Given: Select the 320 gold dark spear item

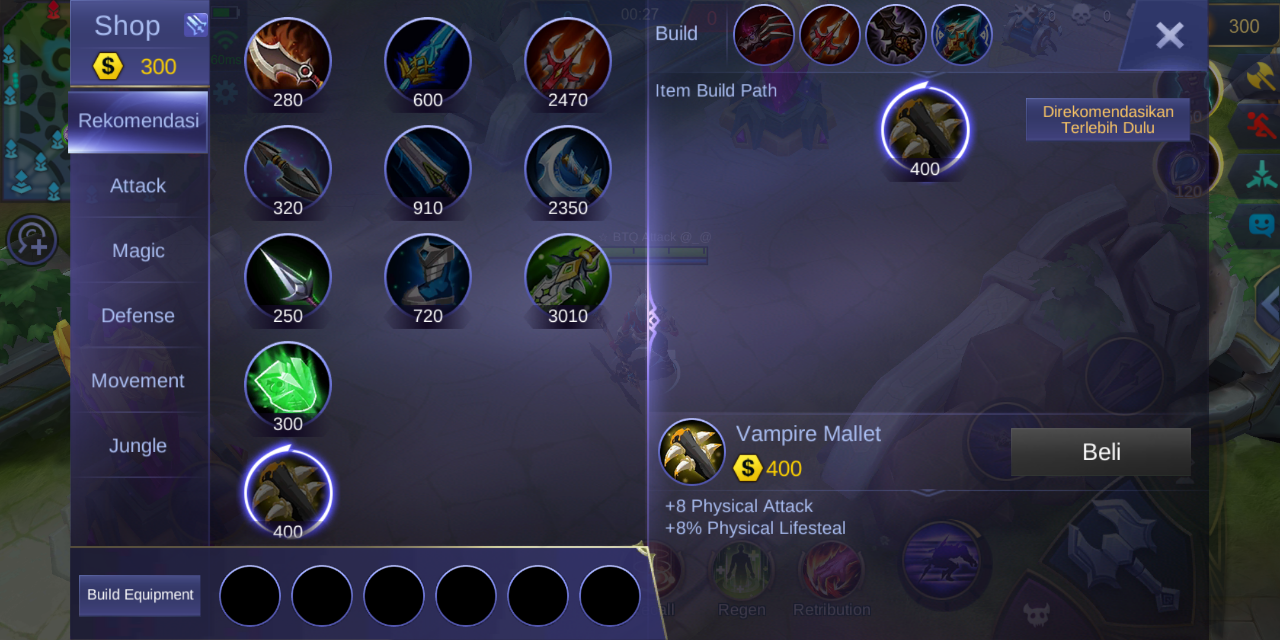Looking at the screenshot, I should pyautogui.click(x=288, y=168).
